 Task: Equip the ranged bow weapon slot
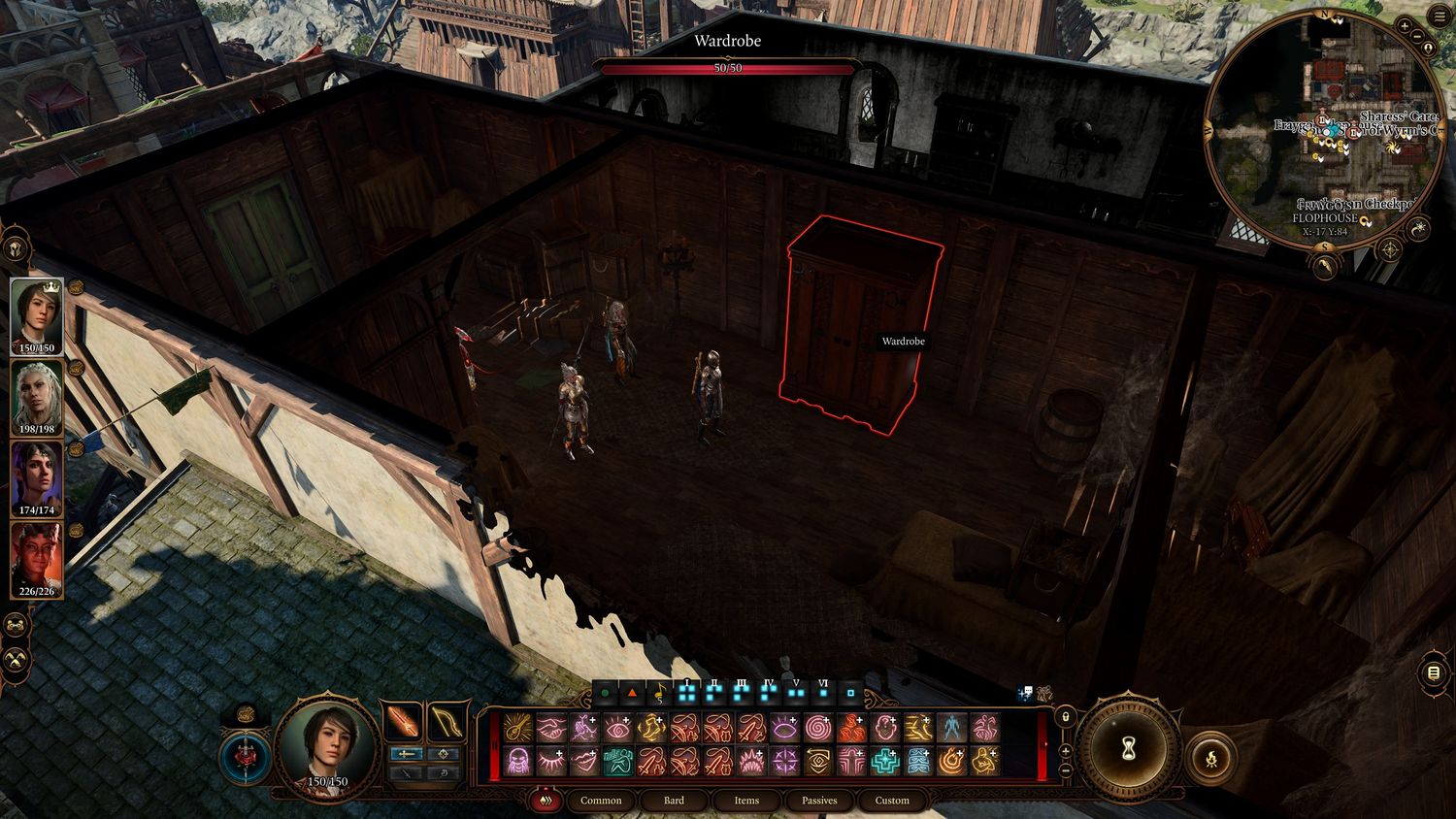point(447,722)
